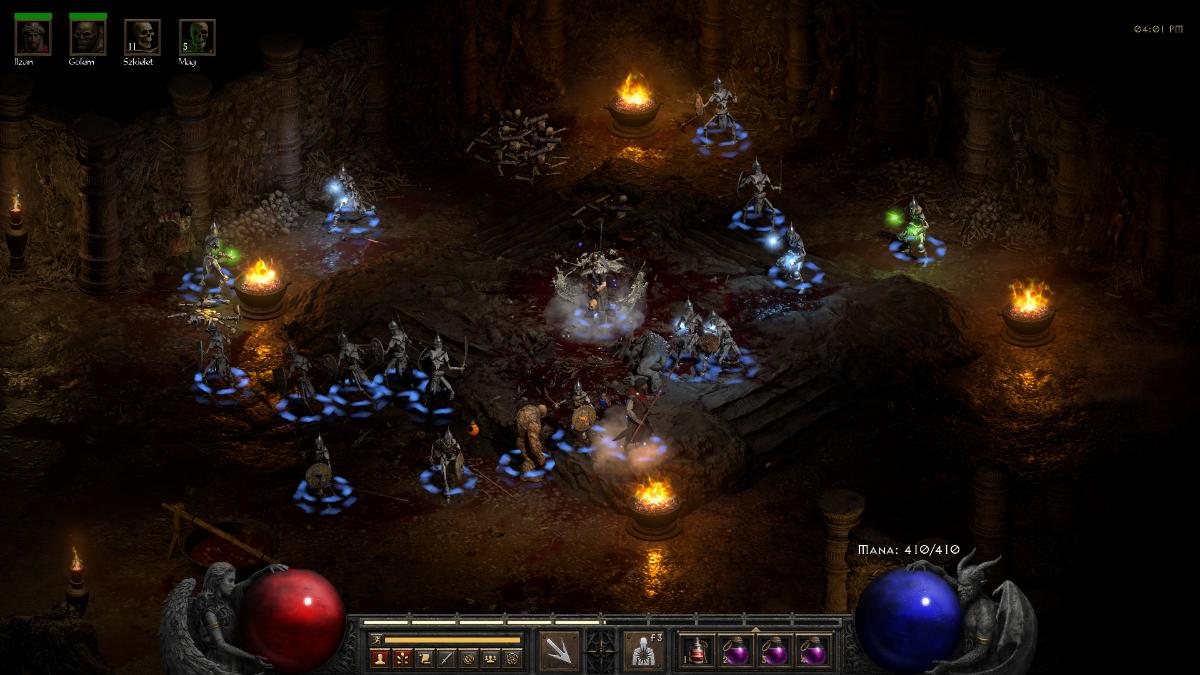Choose the left skill with arrow spikes
Viewport: 1200px width, 675px height.
[x=559, y=651]
